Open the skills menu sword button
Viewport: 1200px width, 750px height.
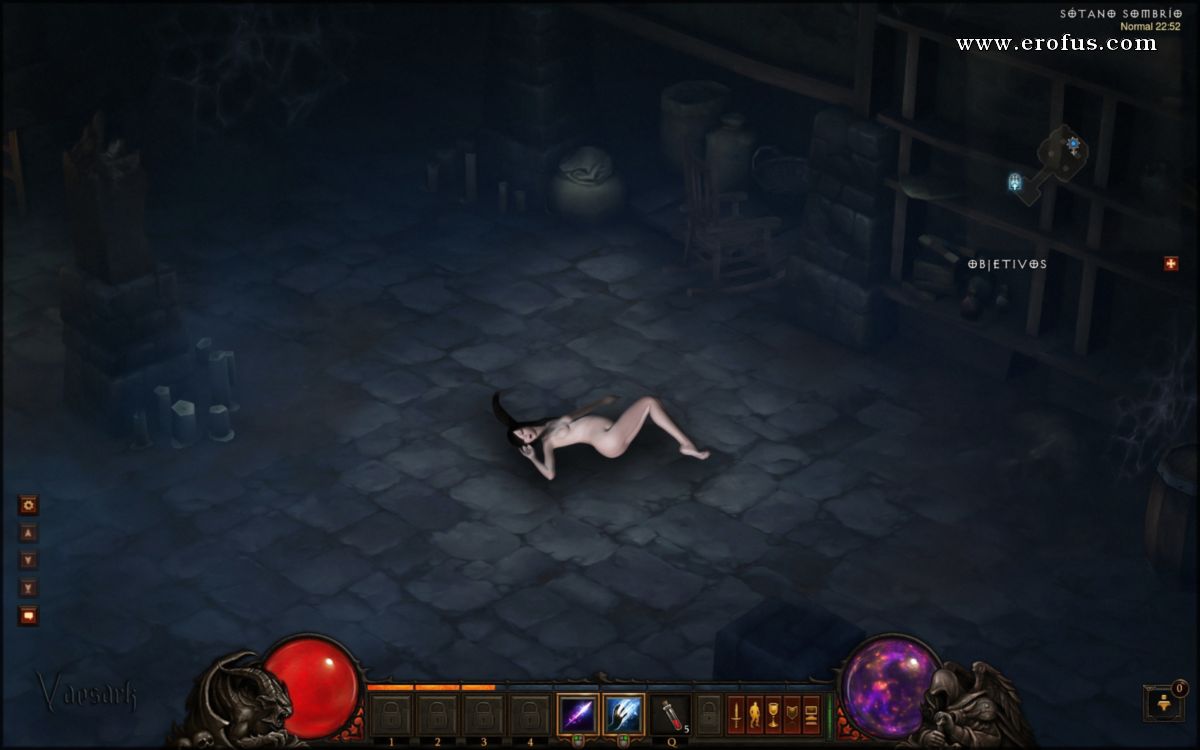point(735,714)
